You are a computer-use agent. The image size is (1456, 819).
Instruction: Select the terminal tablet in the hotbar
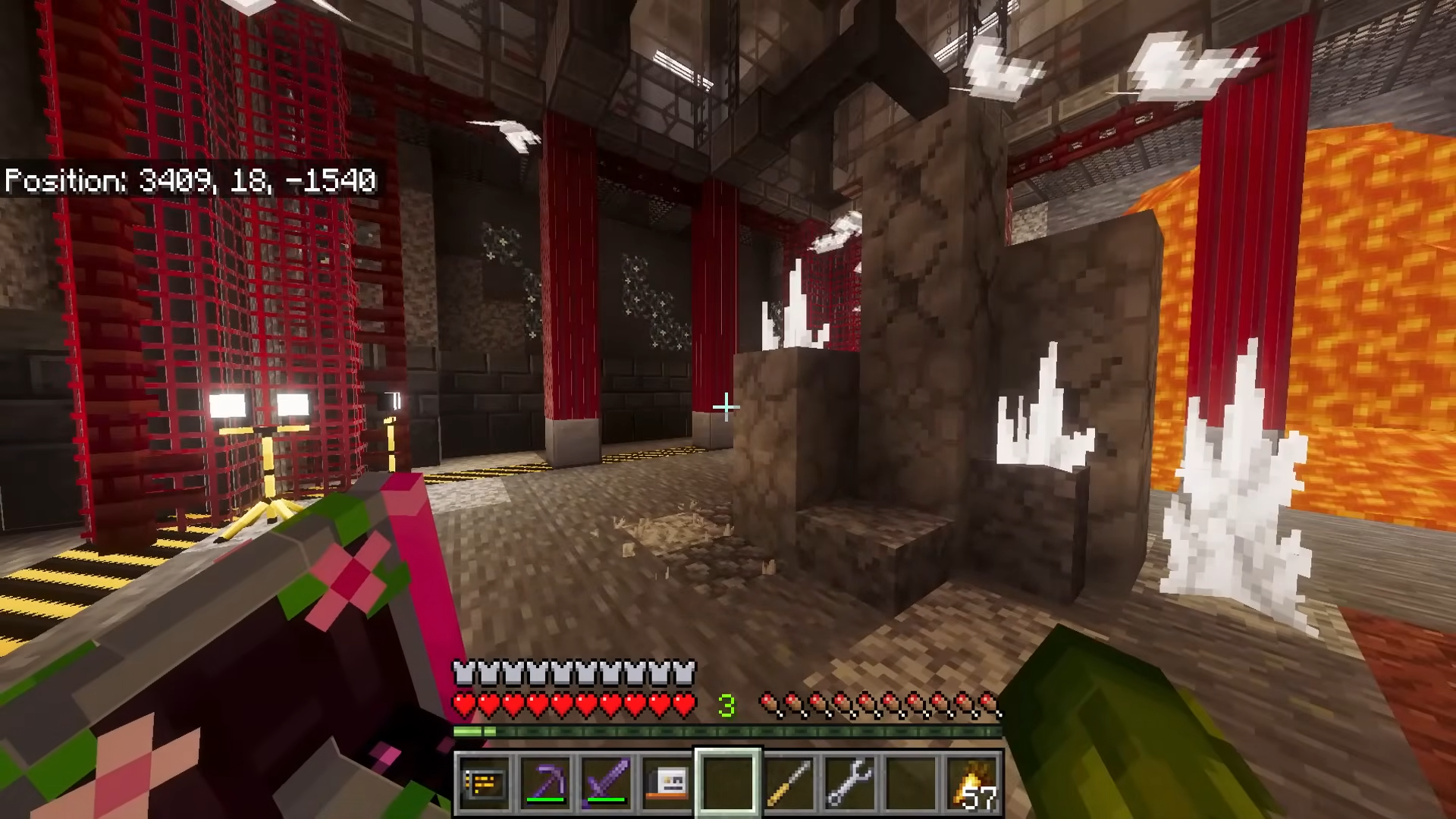click(485, 783)
